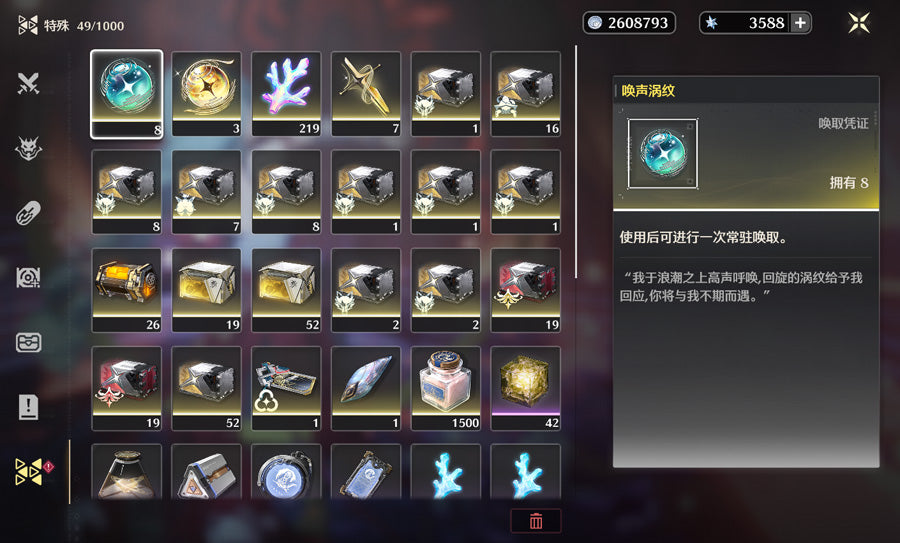900x543 pixels.
Task: Select the clover ticket item slot
Action: pyautogui.click(x=286, y=387)
